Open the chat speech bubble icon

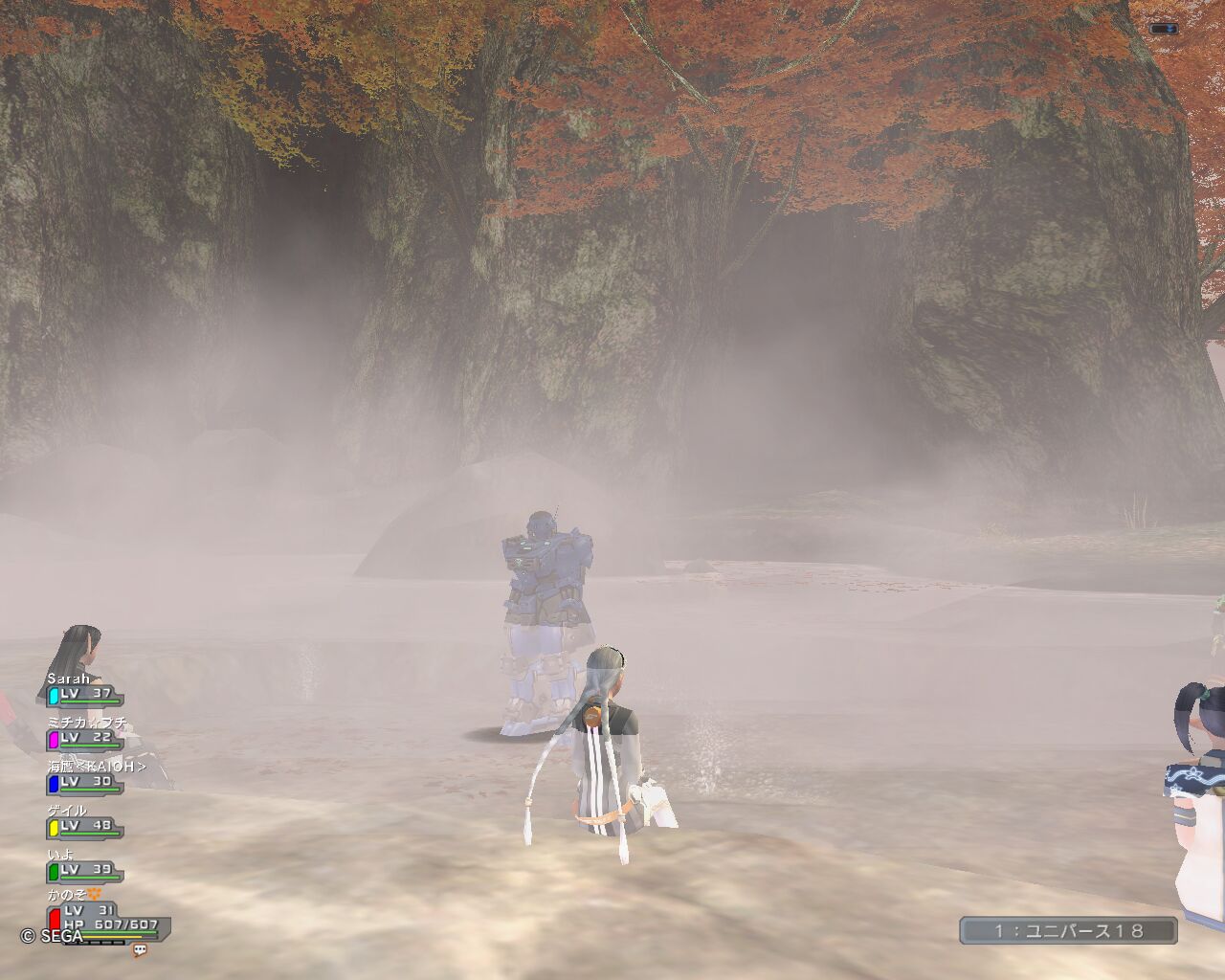pyautogui.click(x=140, y=950)
